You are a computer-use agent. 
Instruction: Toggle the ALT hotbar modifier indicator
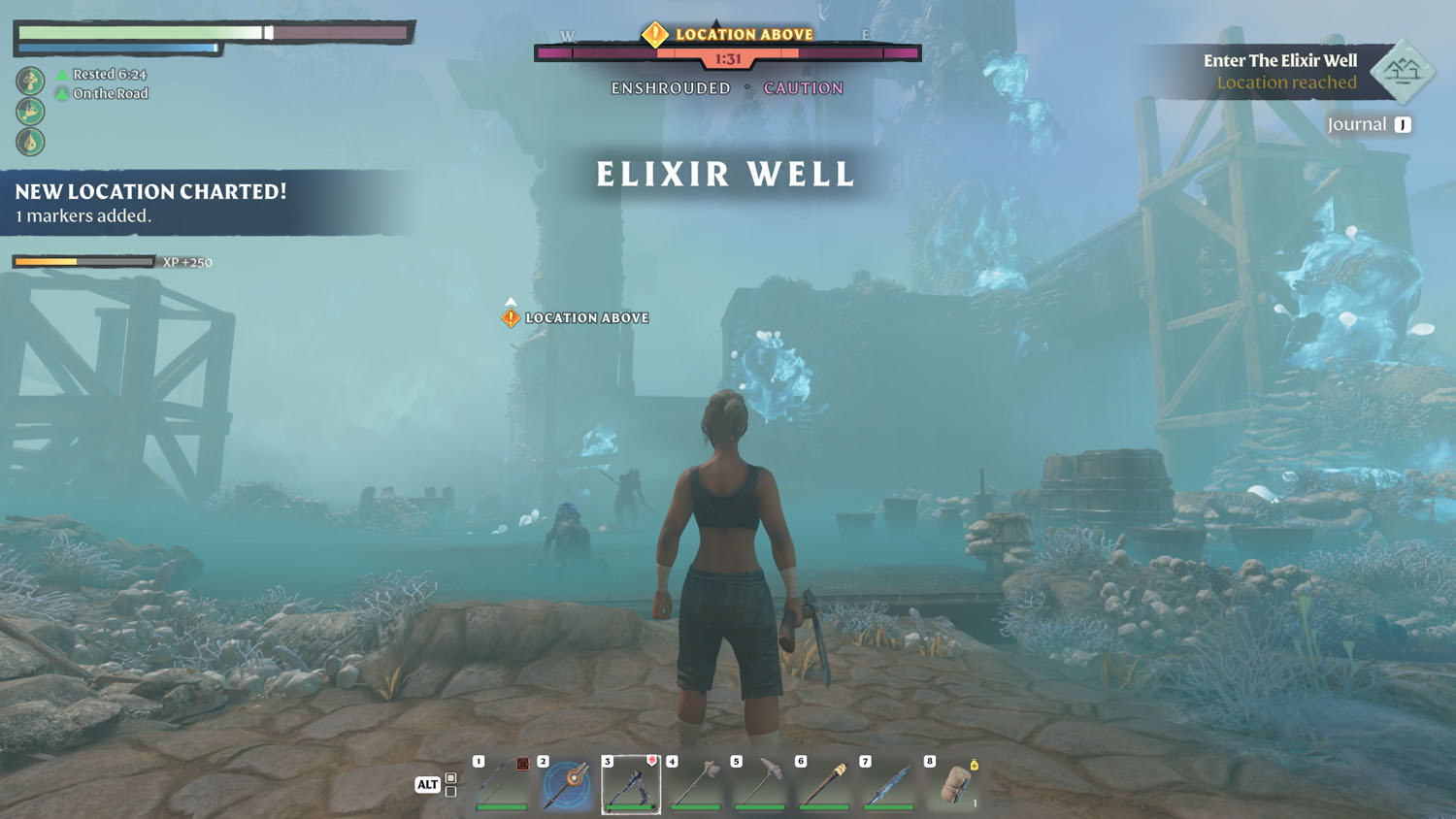[x=427, y=784]
